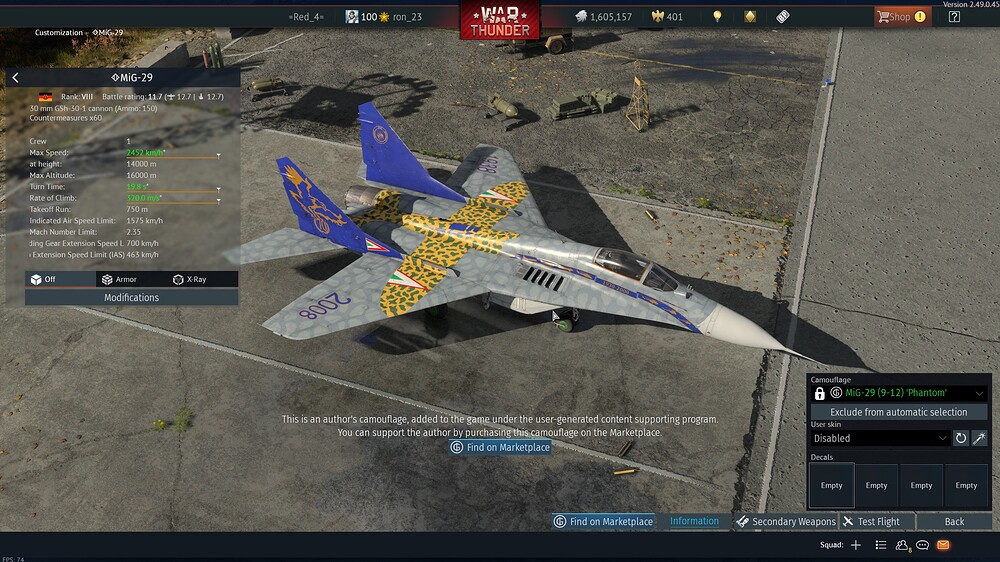Image resolution: width=1000 pixels, height=562 pixels.
Task: Click the question mark help icon
Action: pyautogui.click(x=954, y=17)
